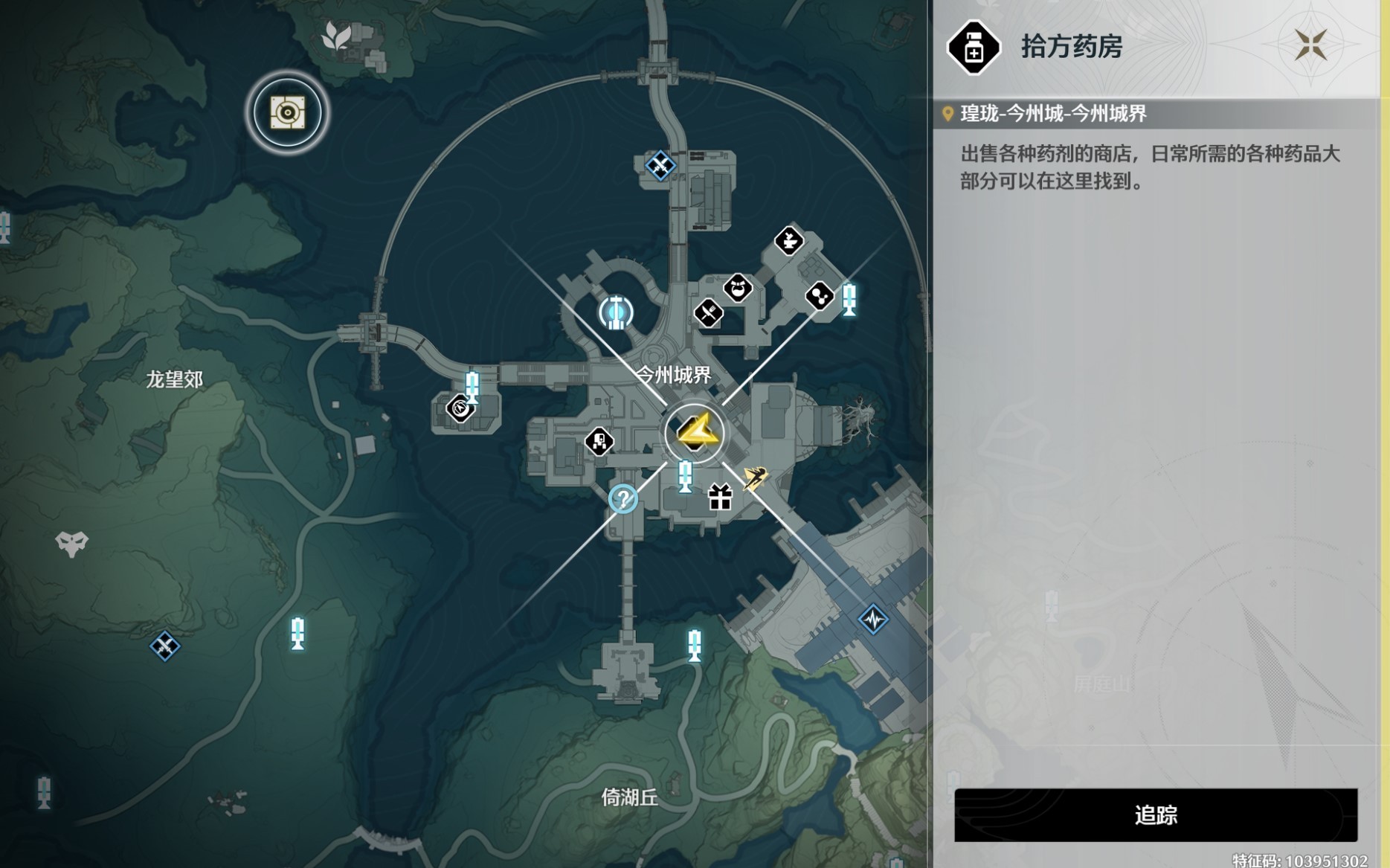Select the anvil weapon shop marker

point(788,240)
